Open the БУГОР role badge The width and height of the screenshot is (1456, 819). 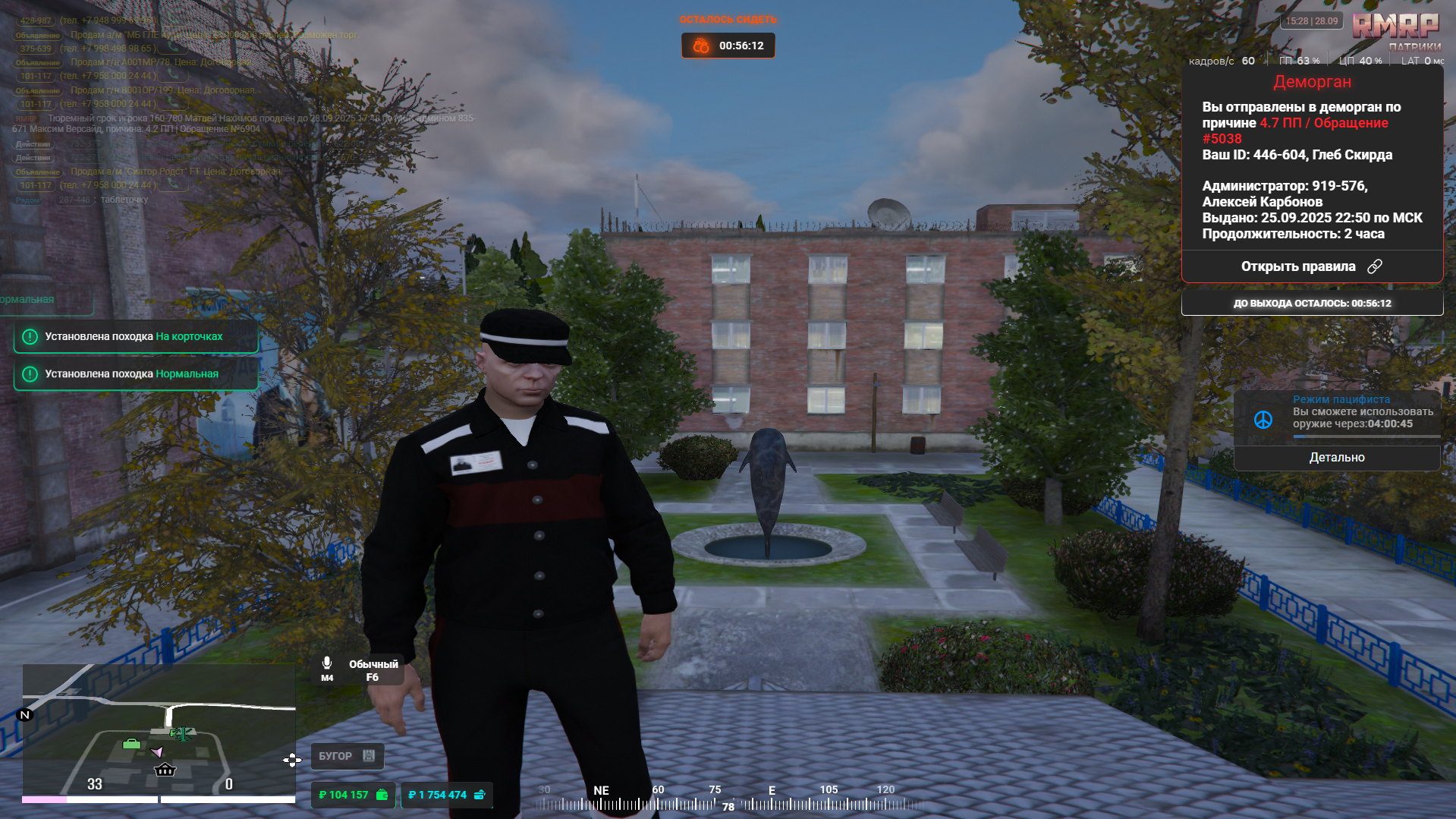pyautogui.click(x=347, y=756)
